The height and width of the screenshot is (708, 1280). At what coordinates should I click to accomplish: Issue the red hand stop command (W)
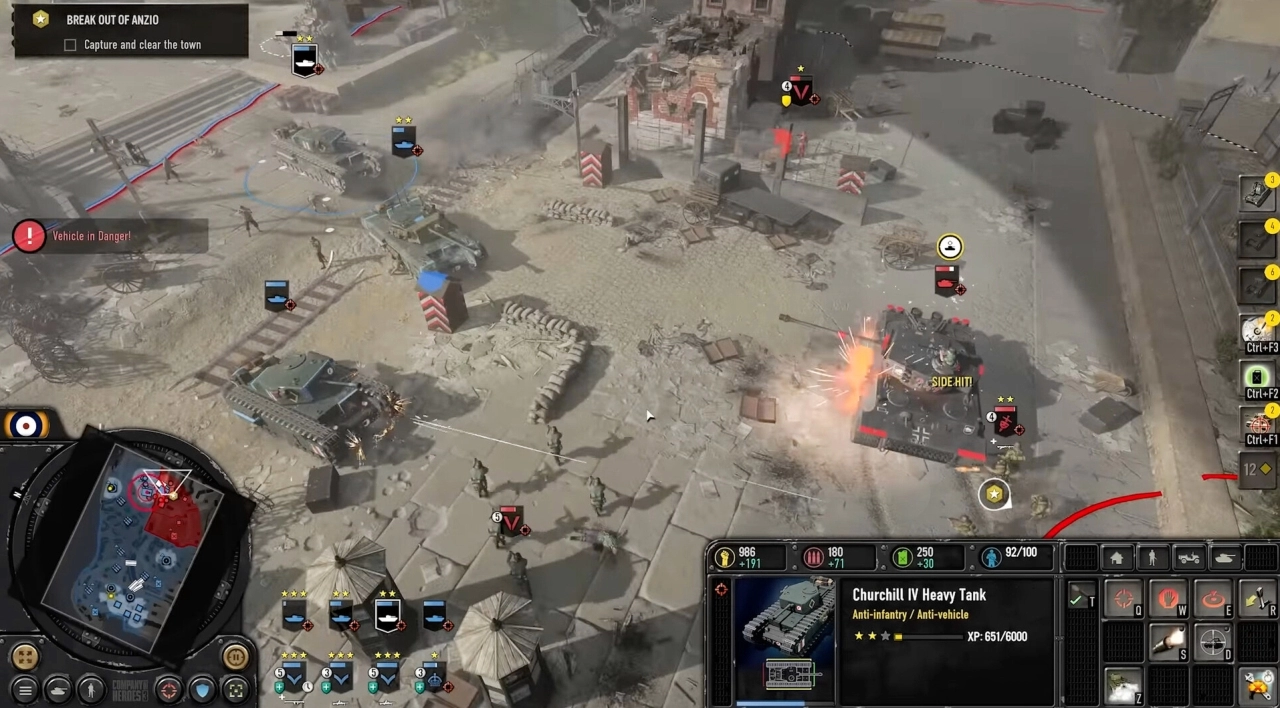tap(1170, 599)
